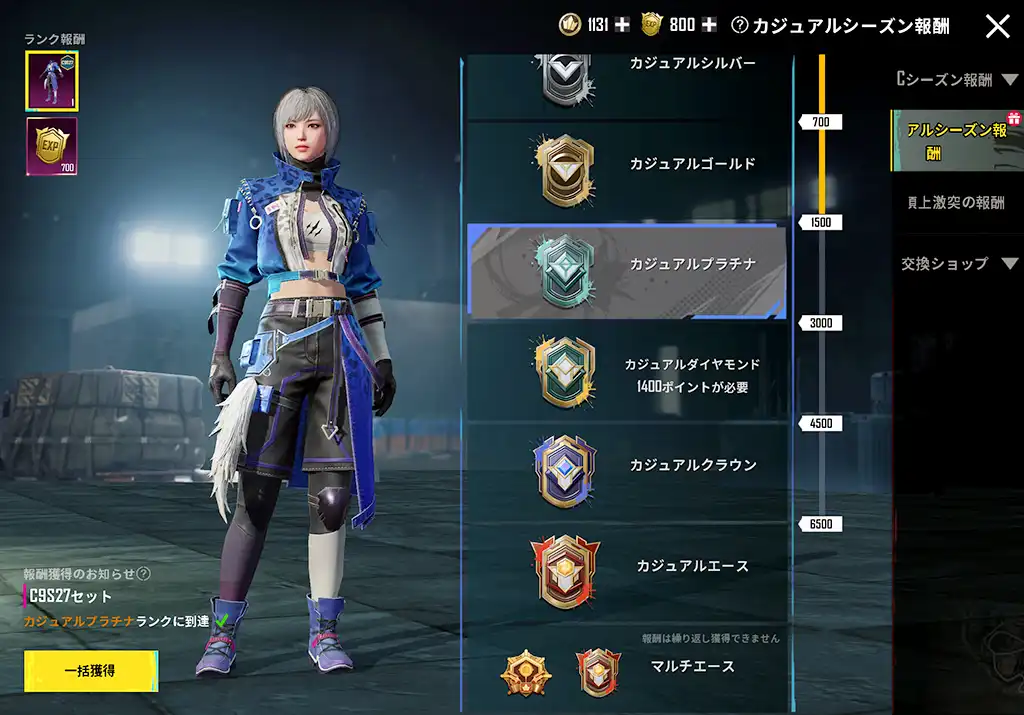This screenshot has width=1024, height=715.
Task: Expand the 交換ショップ dropdown
Action: click(954, 264)
